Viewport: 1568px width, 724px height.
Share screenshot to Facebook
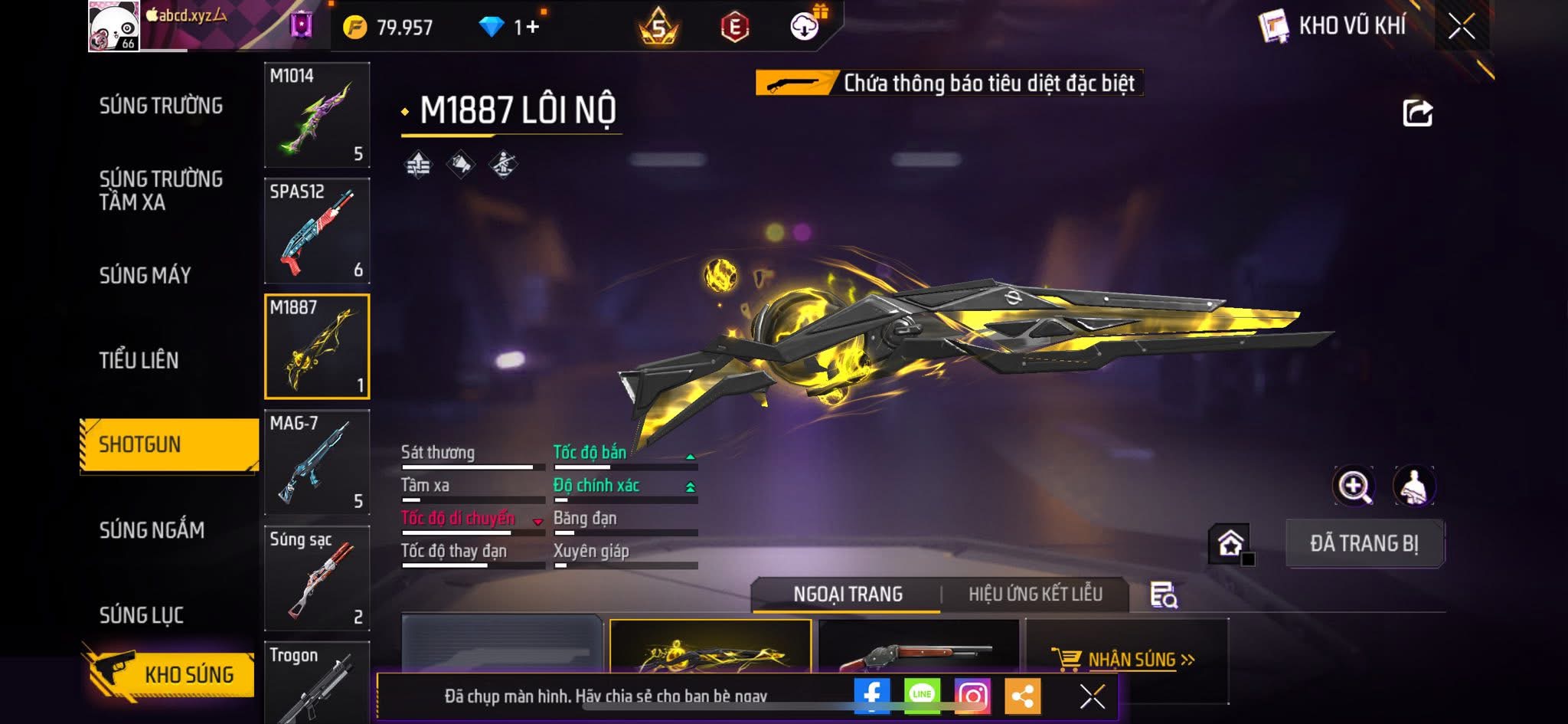871,696
